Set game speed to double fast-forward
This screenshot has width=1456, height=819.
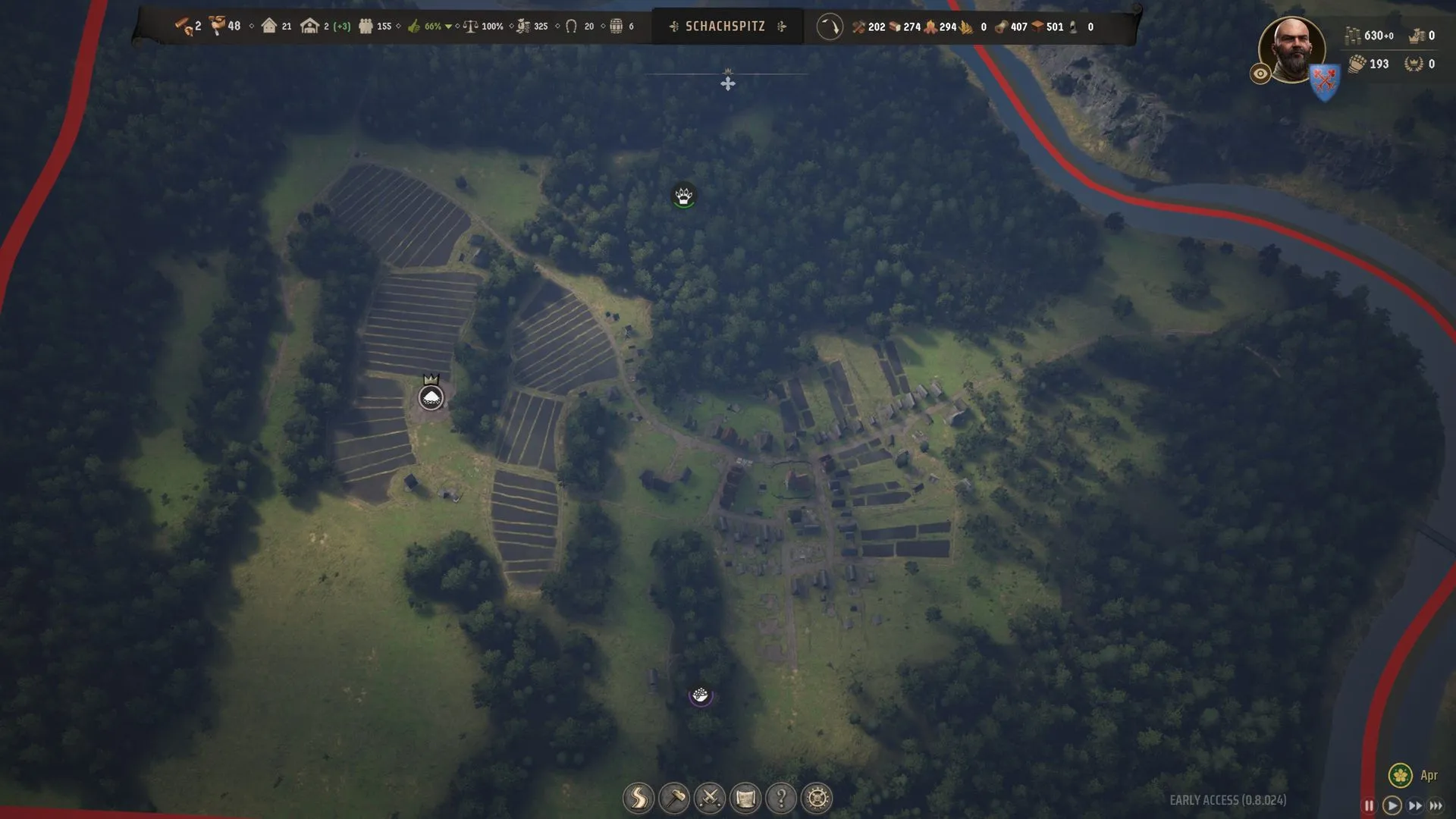pyautogui.click(x=1415, y=805)
